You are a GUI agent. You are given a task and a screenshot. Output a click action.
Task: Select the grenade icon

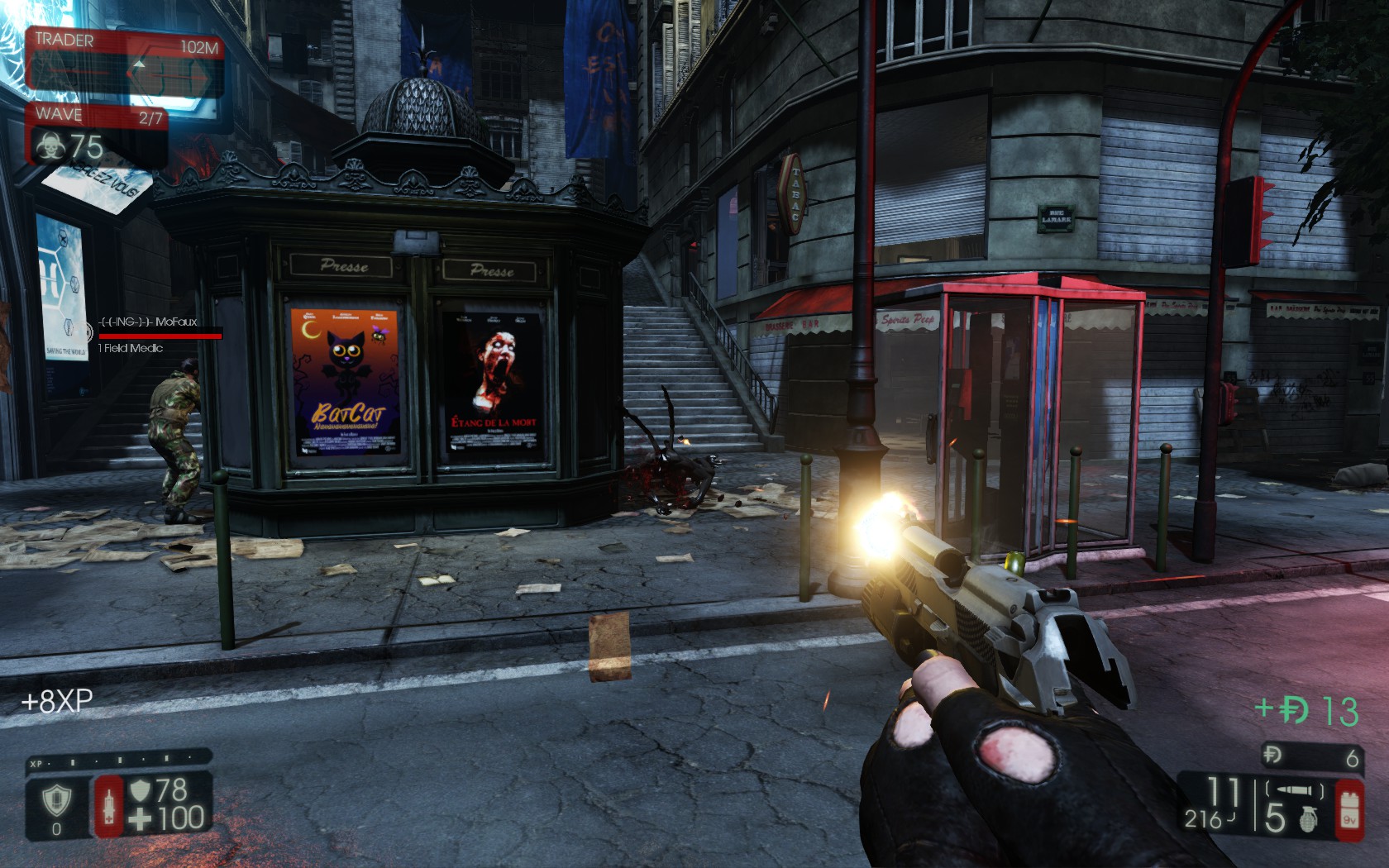1309,818
